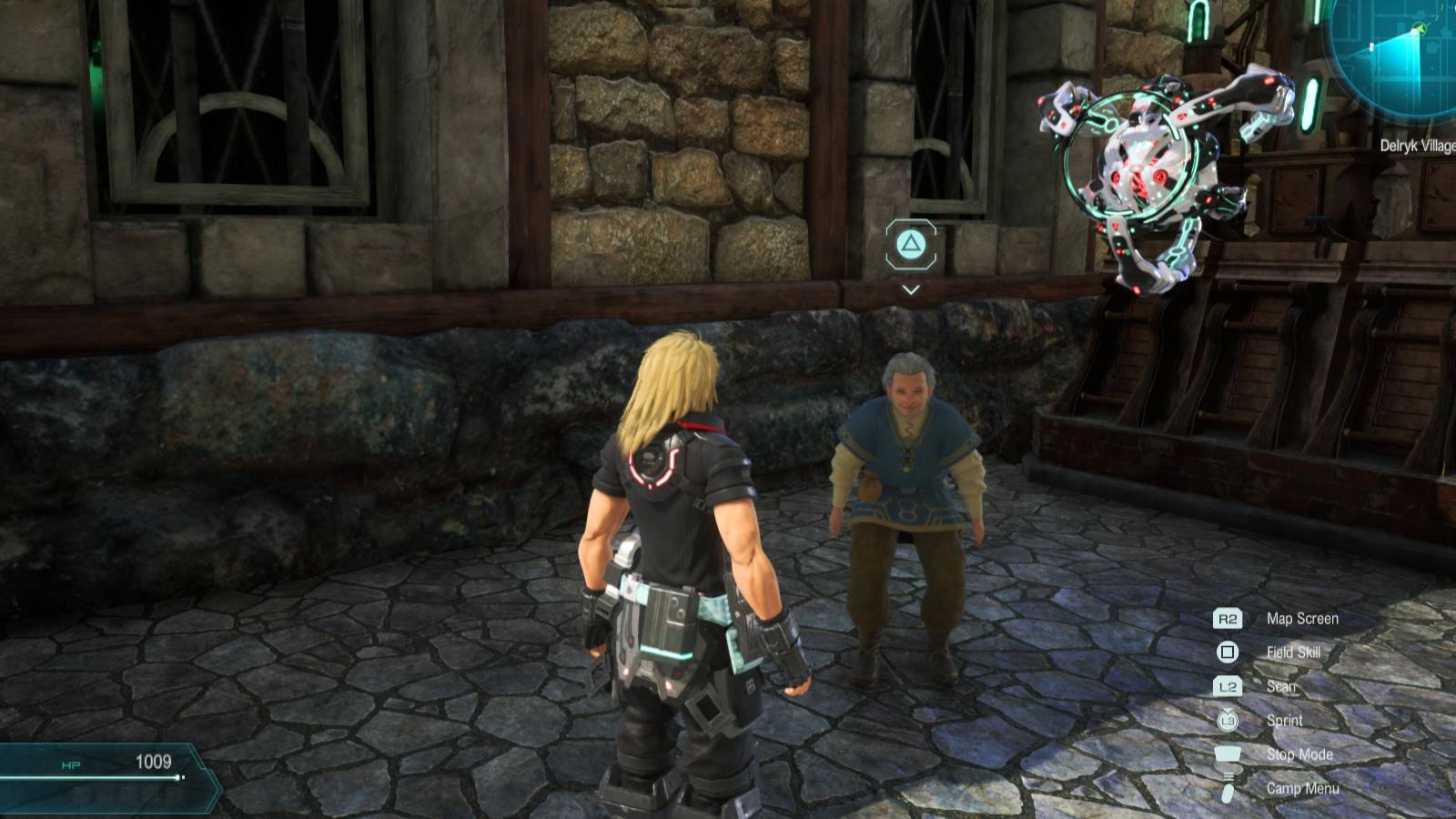Viewport: 1456px width, 819px height.
Task: Click the Field Skill text label
Action: tap(1293, 652)
